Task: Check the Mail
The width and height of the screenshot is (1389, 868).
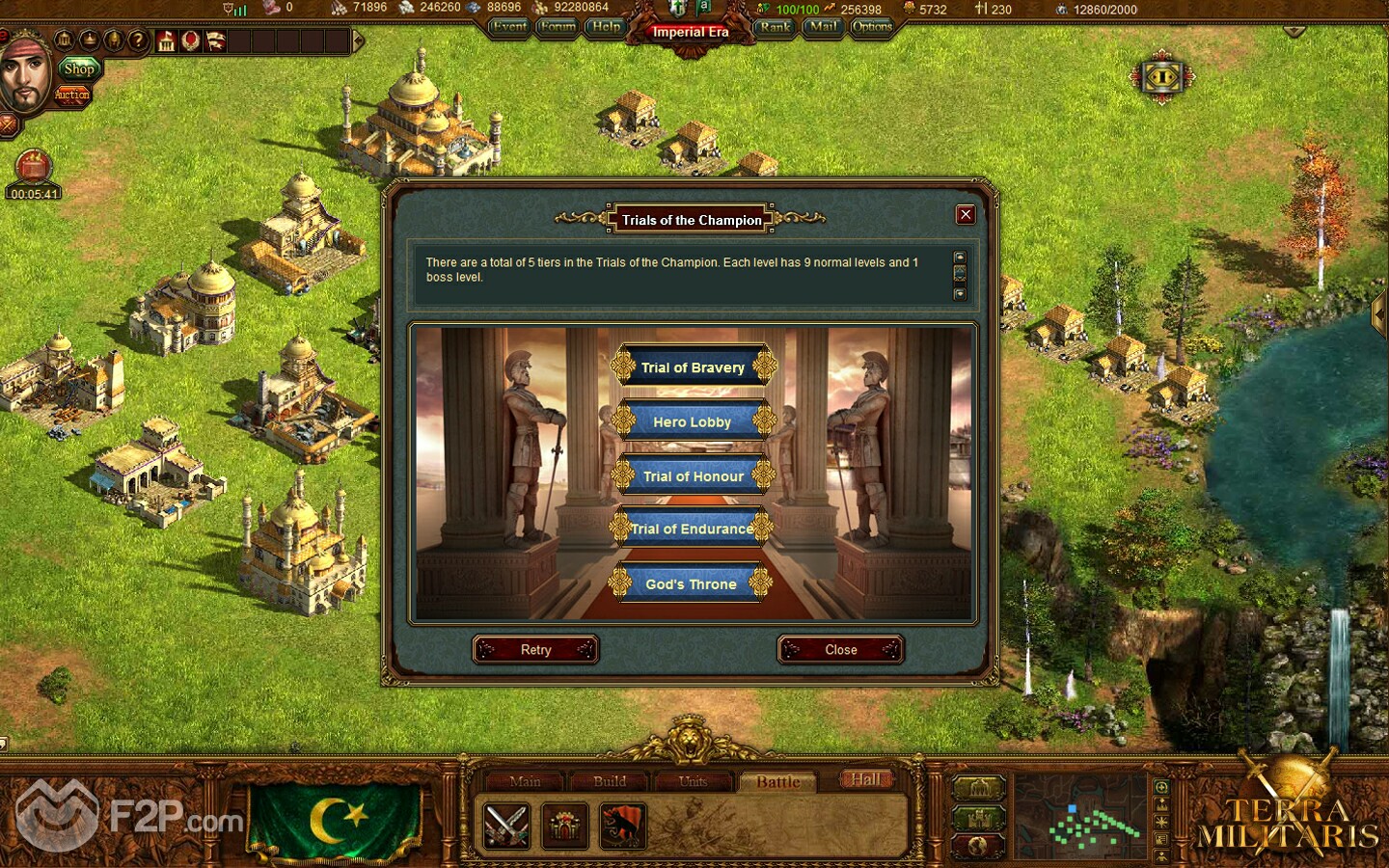Action: 823,27
